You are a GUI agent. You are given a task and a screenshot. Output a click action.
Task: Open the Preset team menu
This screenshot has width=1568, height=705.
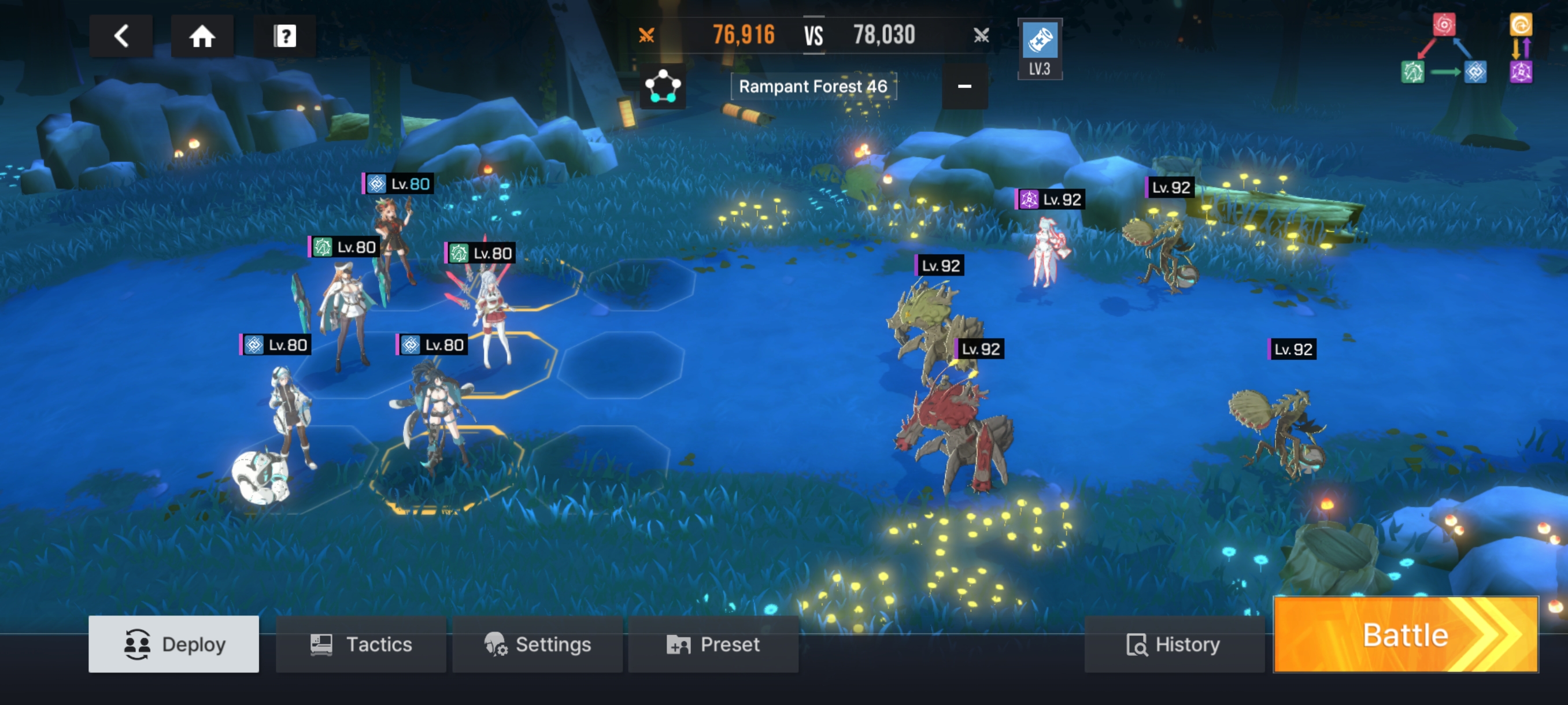tap(713, 644)
